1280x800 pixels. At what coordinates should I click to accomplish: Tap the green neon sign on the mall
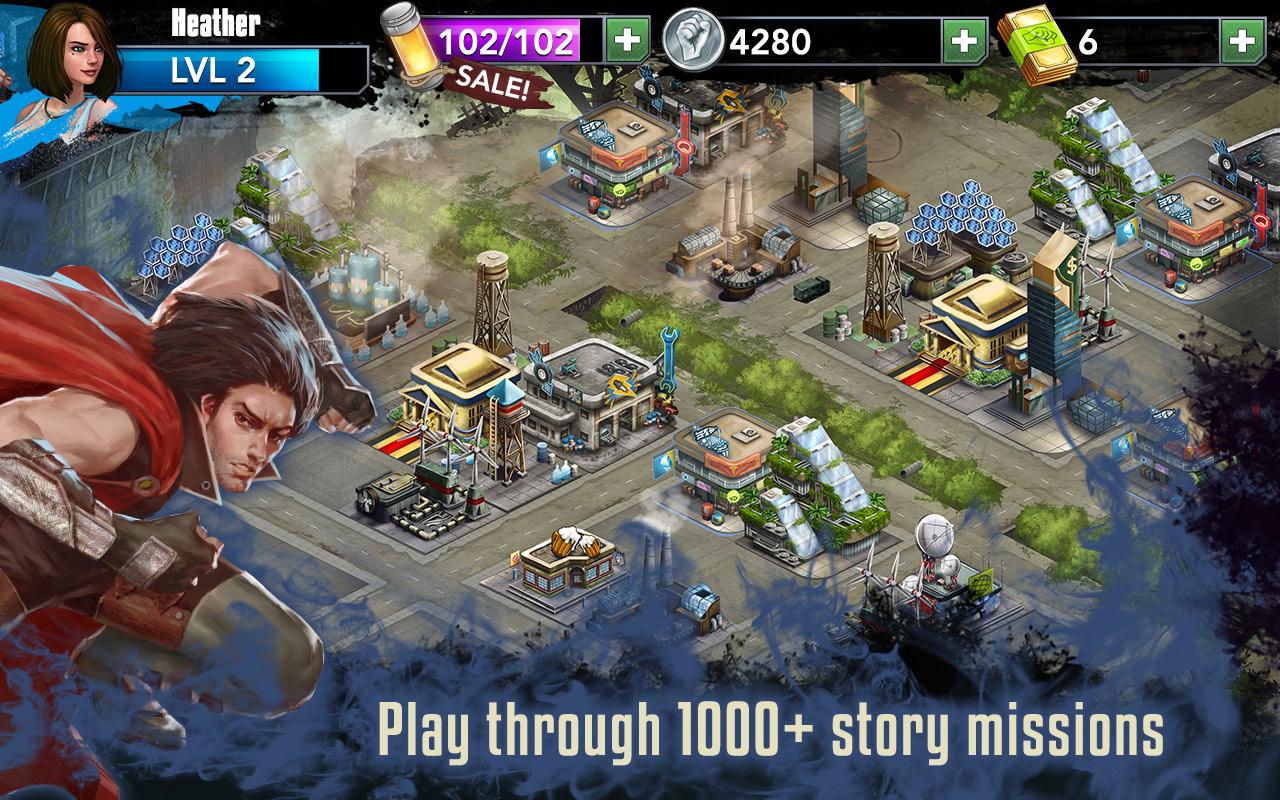click(x=619, y=189)
